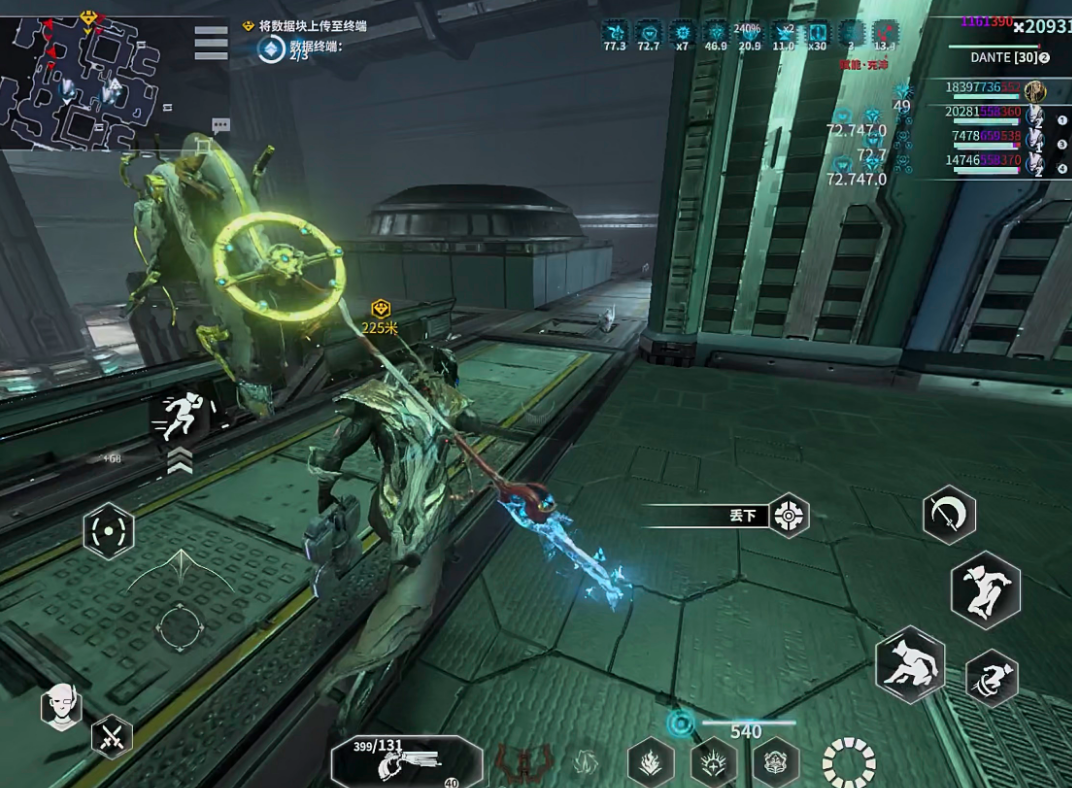The width and height of the screenshot is (1072, 788).
Task: Swing melee using the crescent blade button
Action: 948,515
